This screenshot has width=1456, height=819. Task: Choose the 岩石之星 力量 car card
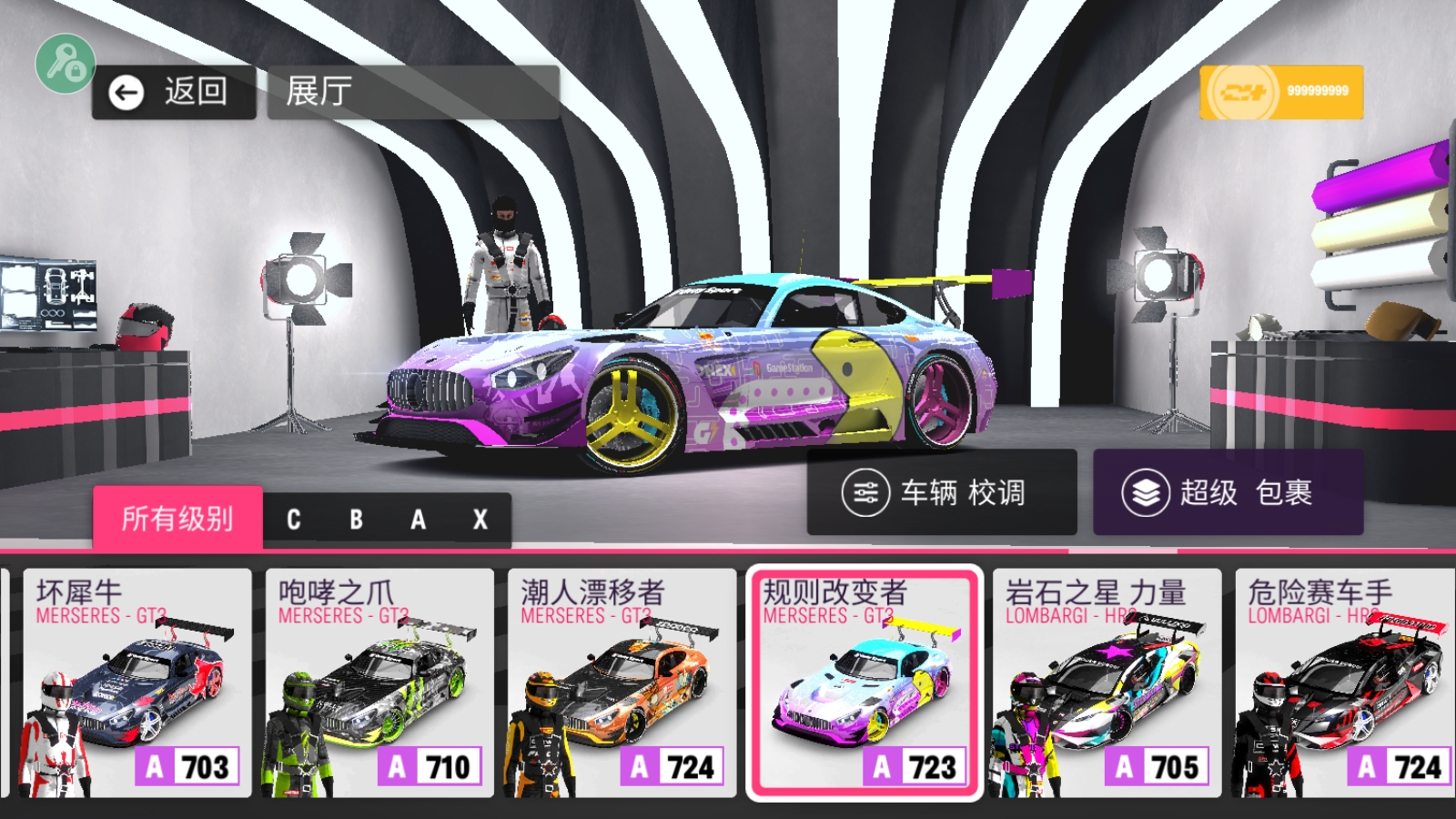[1107, 682]
